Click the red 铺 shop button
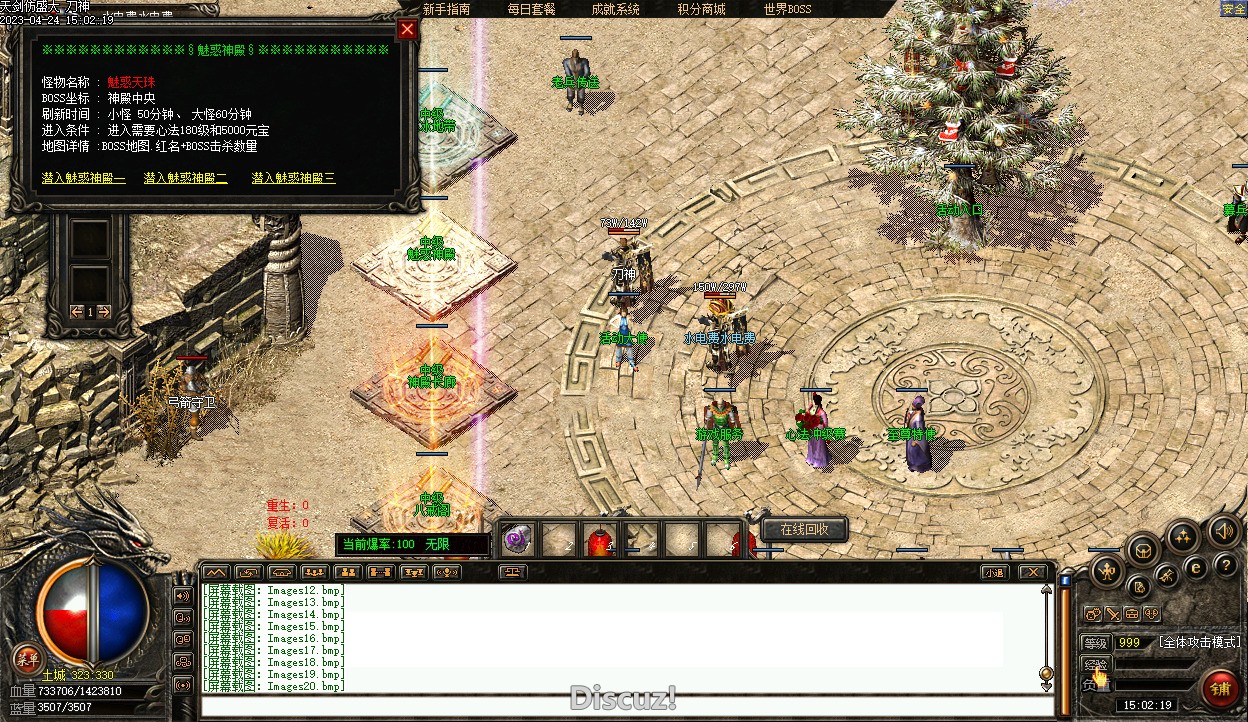The image size is (1248, 722). [1221, 688]
